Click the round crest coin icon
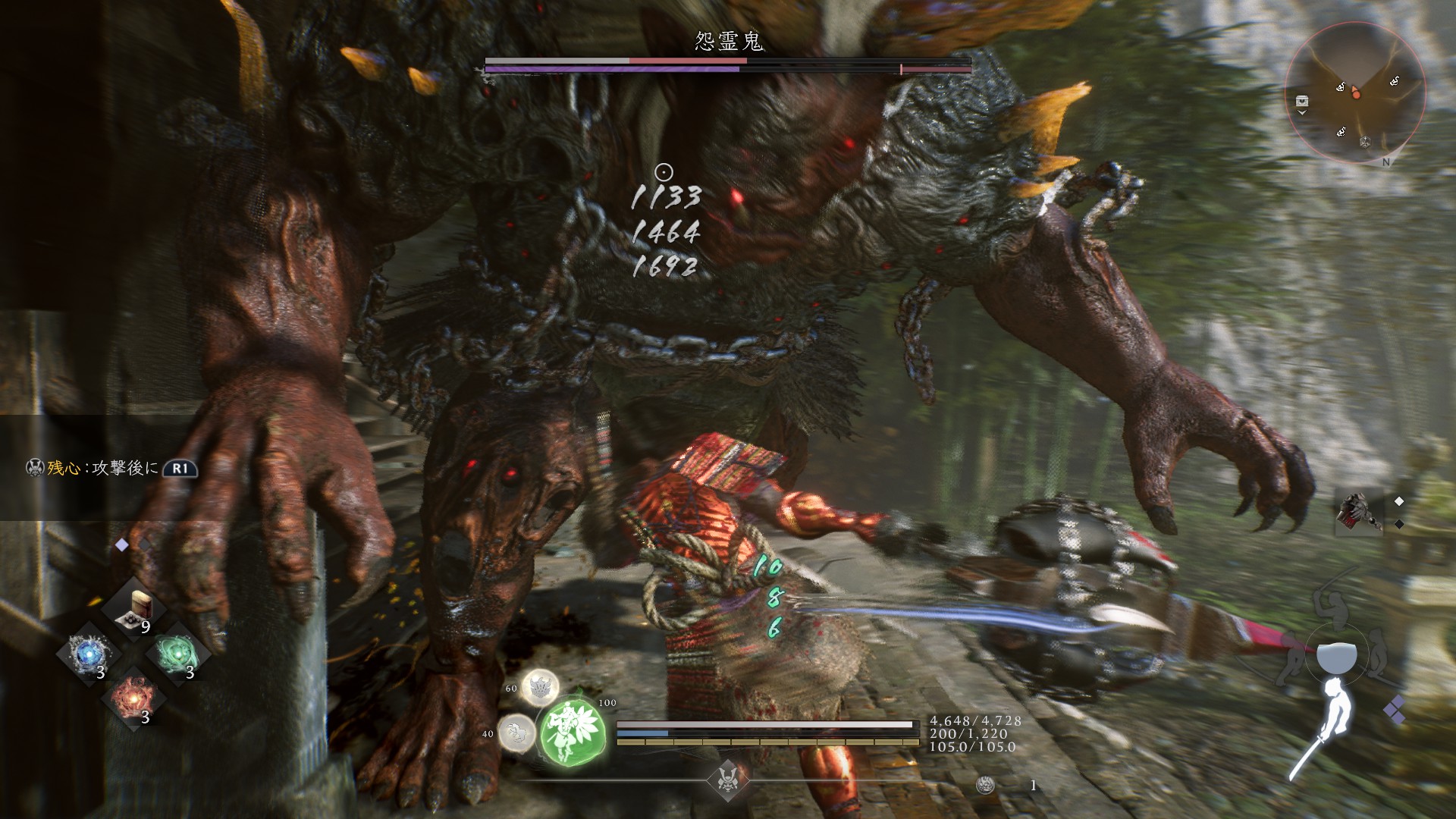 pos(985,785)
